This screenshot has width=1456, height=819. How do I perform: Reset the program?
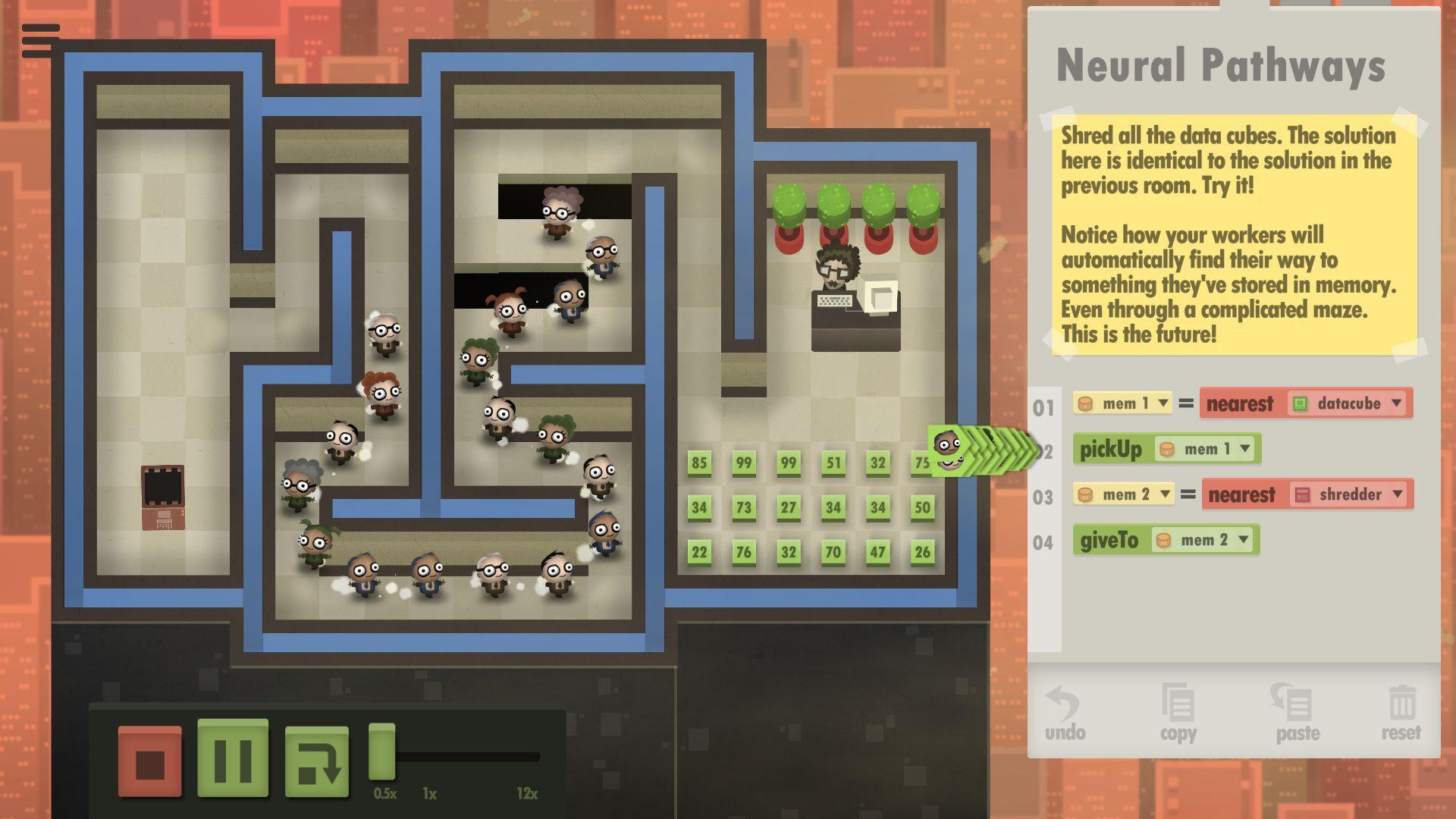coord(1401,714)
